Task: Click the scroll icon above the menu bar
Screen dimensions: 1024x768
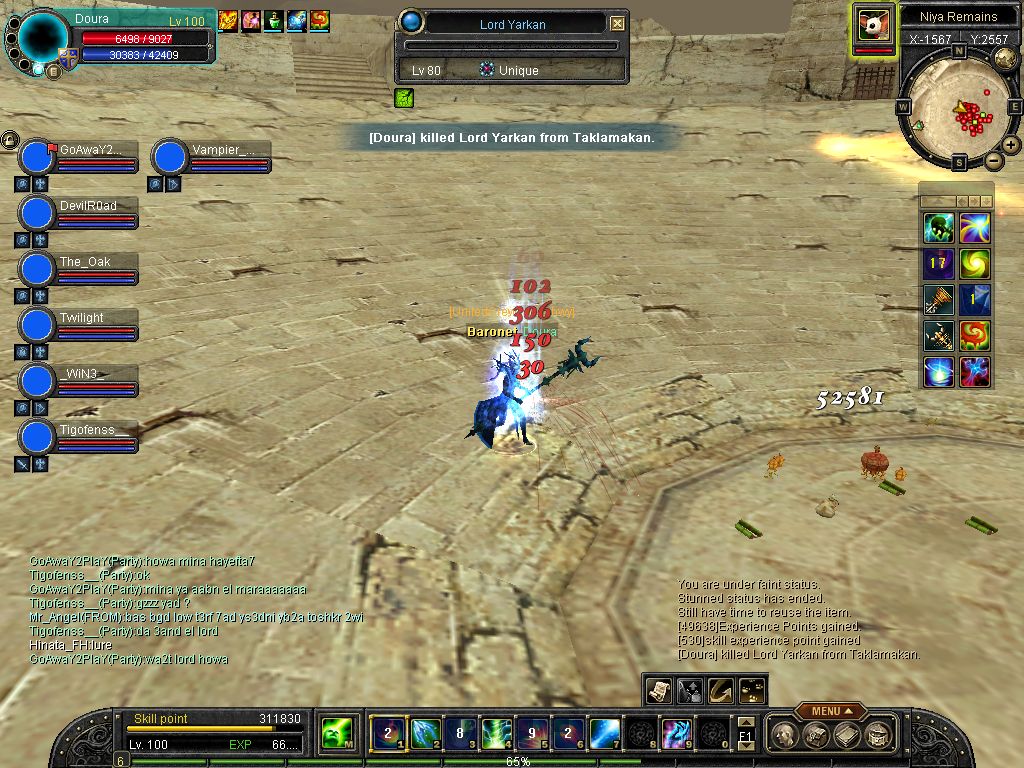Action: pos(659,690)
